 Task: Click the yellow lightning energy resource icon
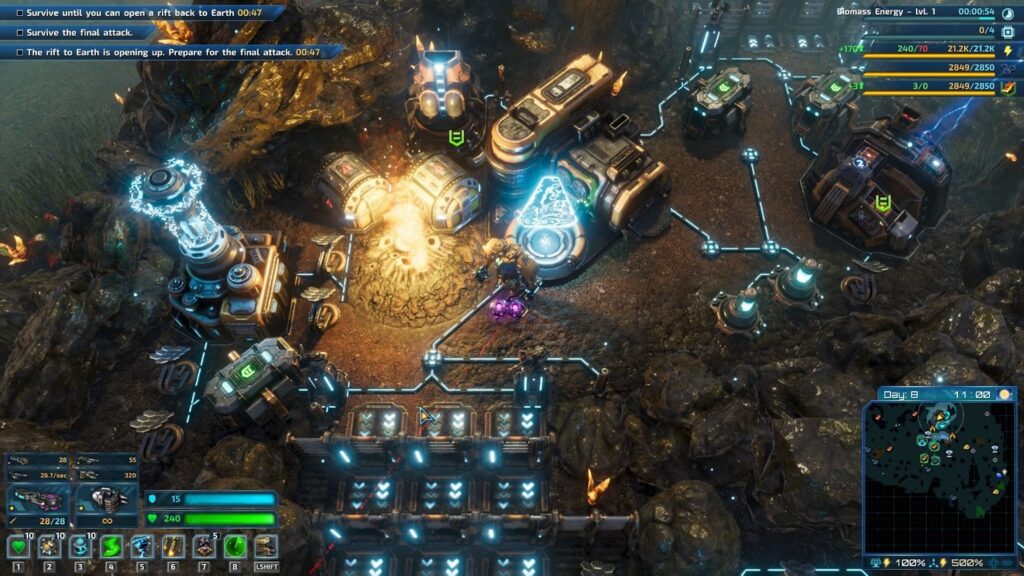click(1007, 49)
